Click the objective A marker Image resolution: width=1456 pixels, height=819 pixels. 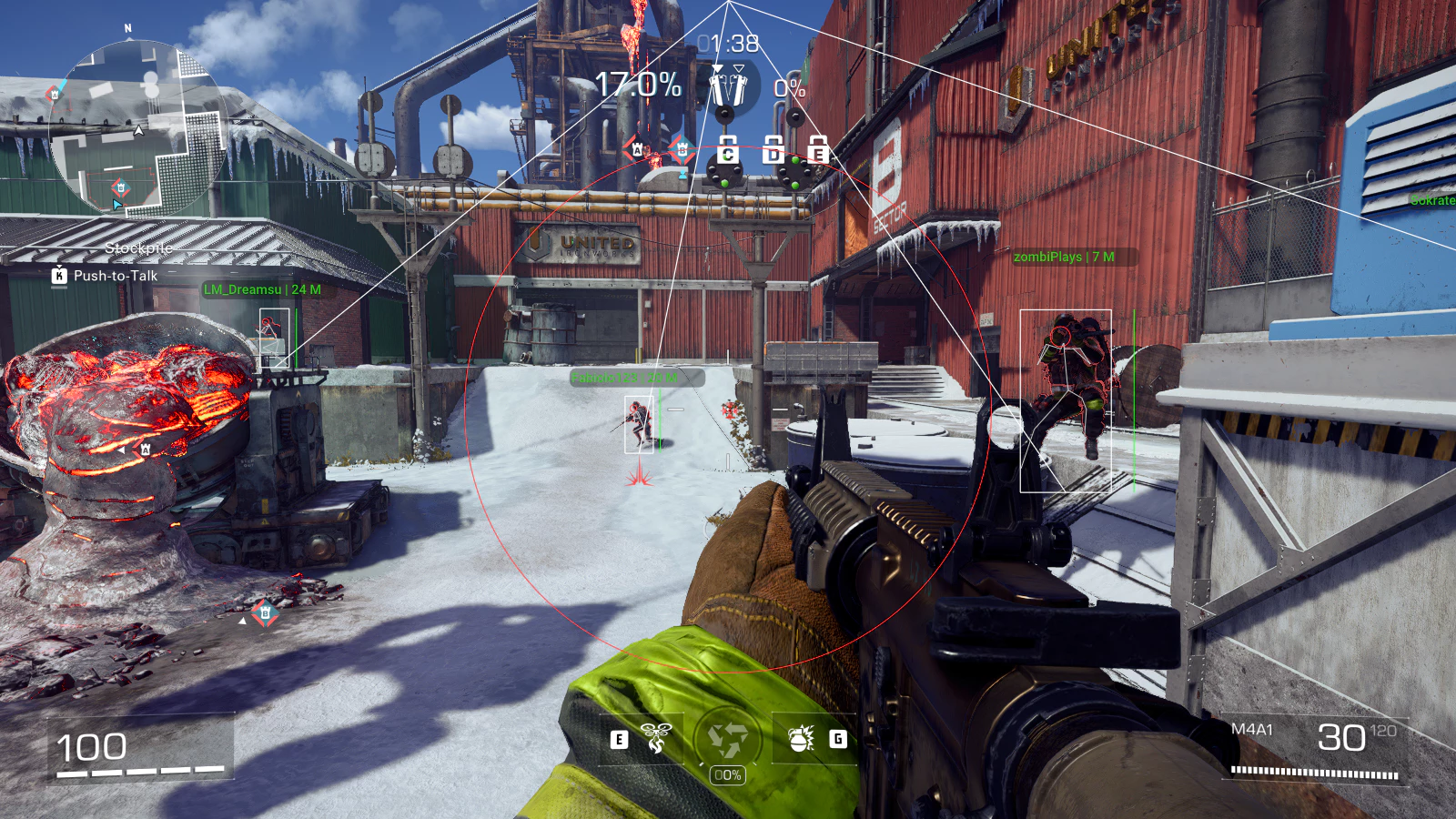click(x=638, y=149)
